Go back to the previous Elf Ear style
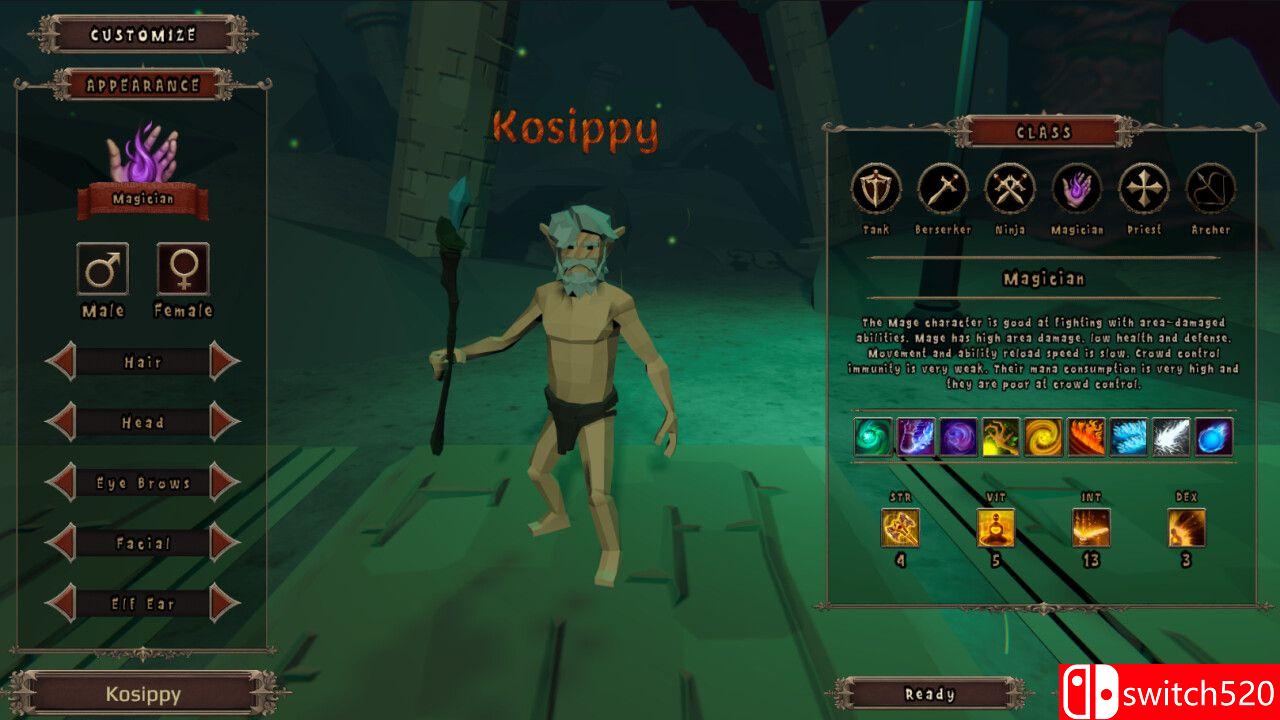Viewport: 1280px width, 720px height. click(62, 603)
